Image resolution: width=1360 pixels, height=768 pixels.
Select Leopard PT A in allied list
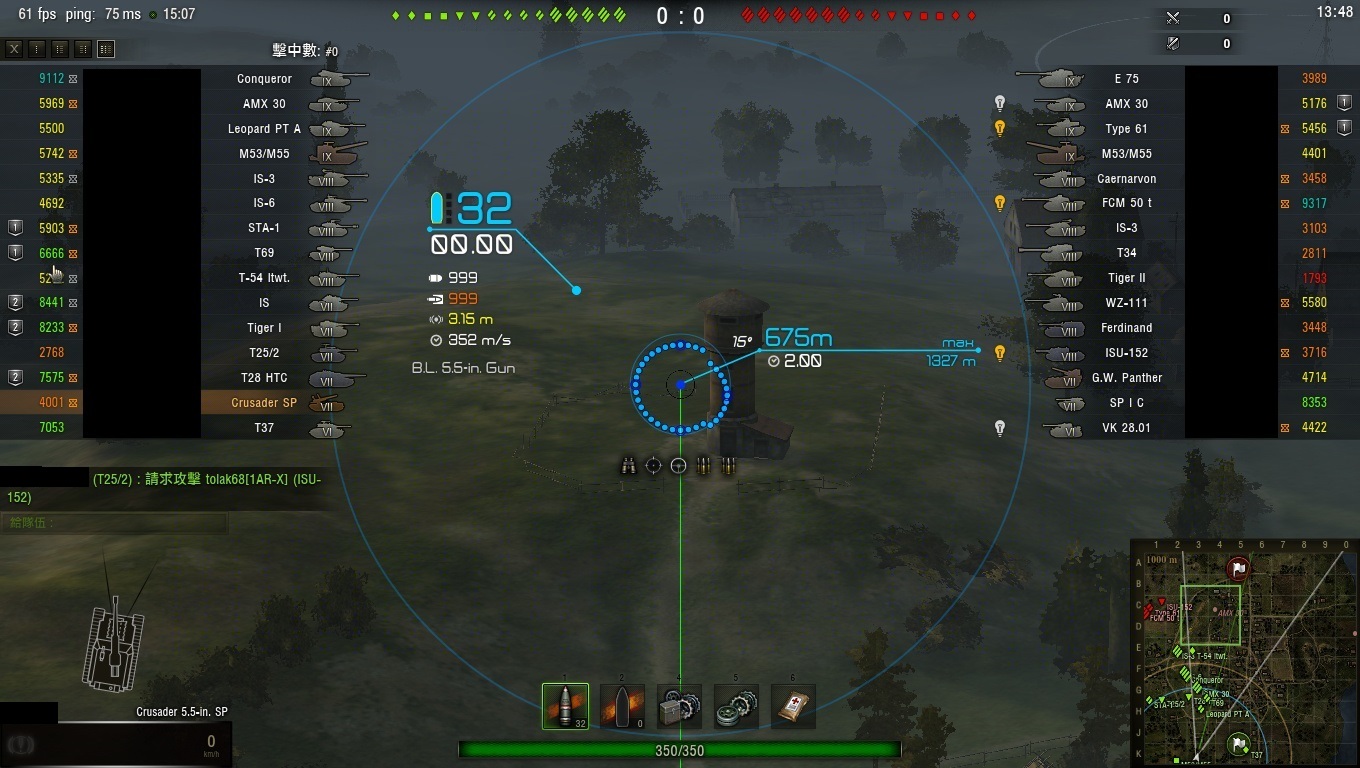[264, 129]
